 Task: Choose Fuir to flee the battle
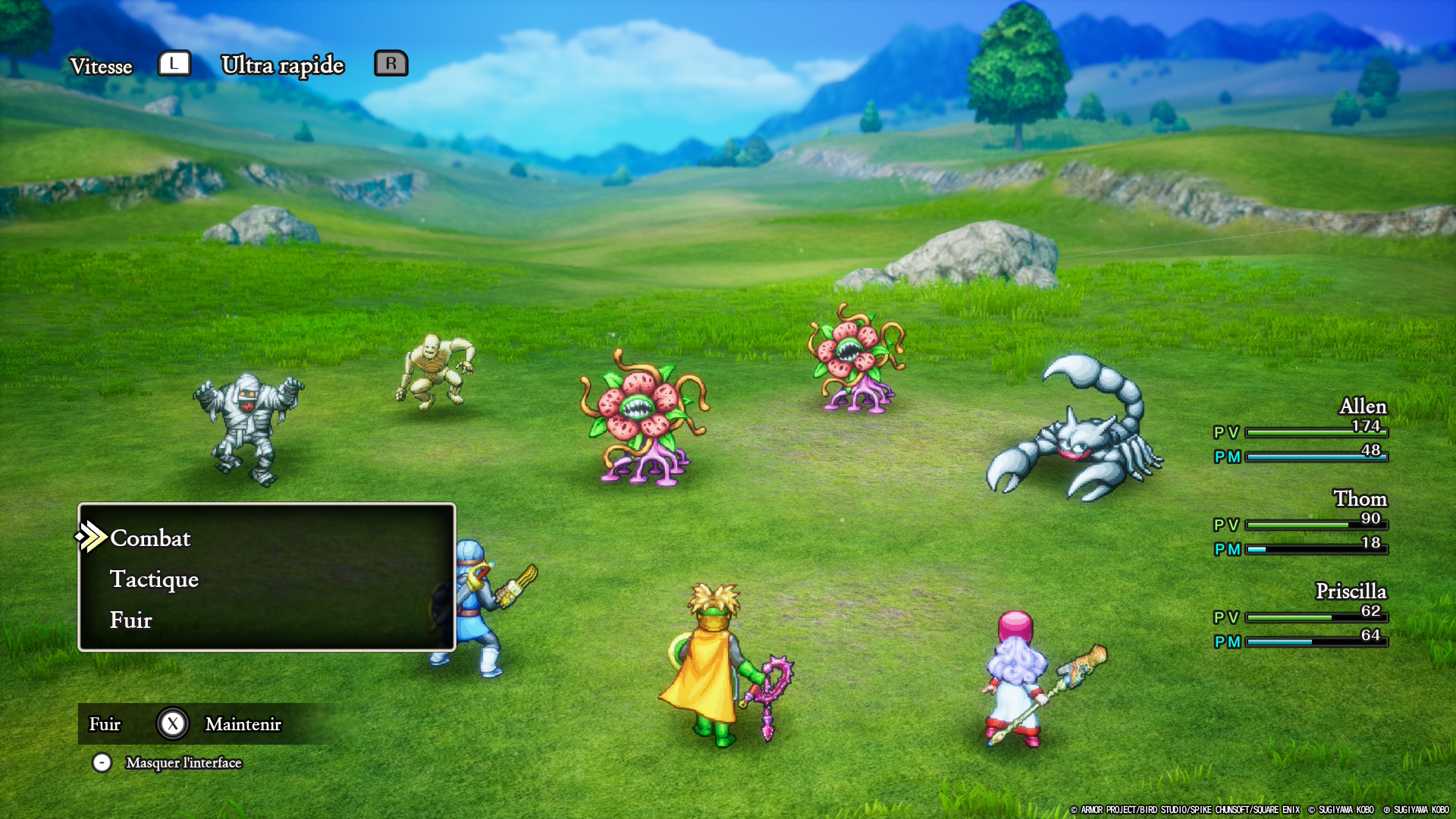(x=131, y=620)
